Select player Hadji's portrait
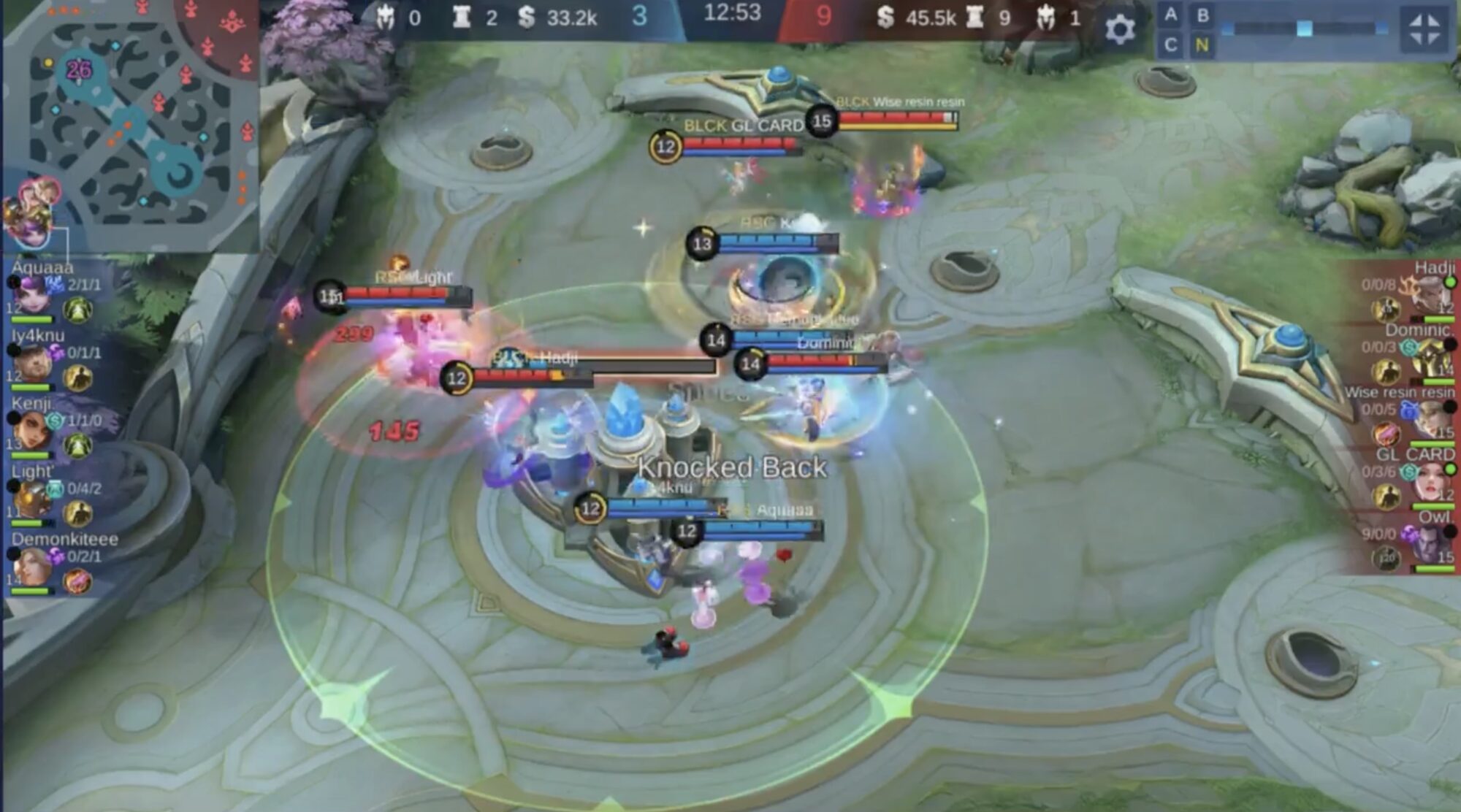The height and width of the screenshot is (812, 1461). pos(1430,294)
